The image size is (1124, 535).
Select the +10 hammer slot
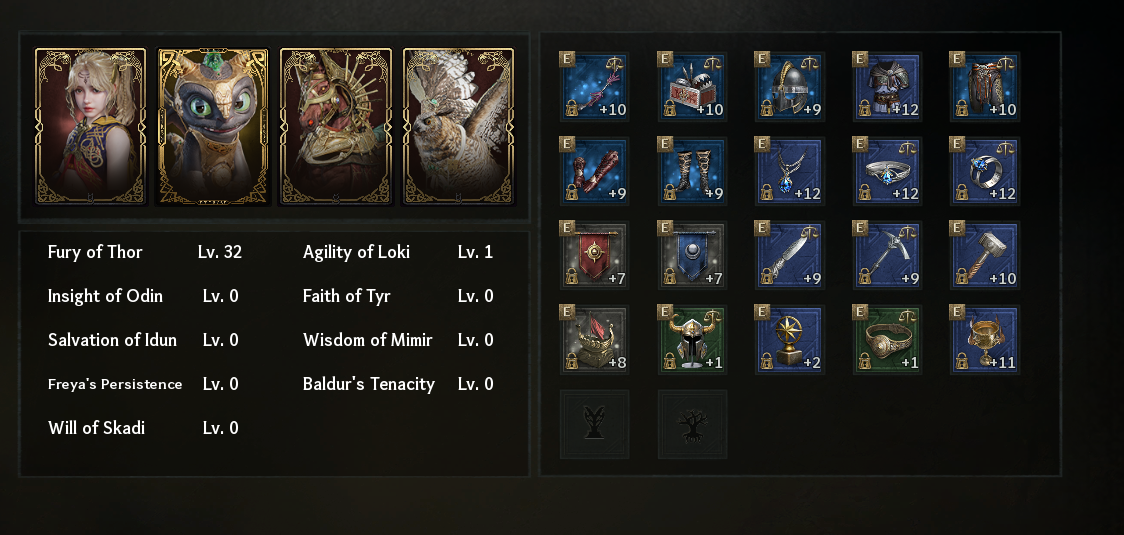[x=984, y=255]
